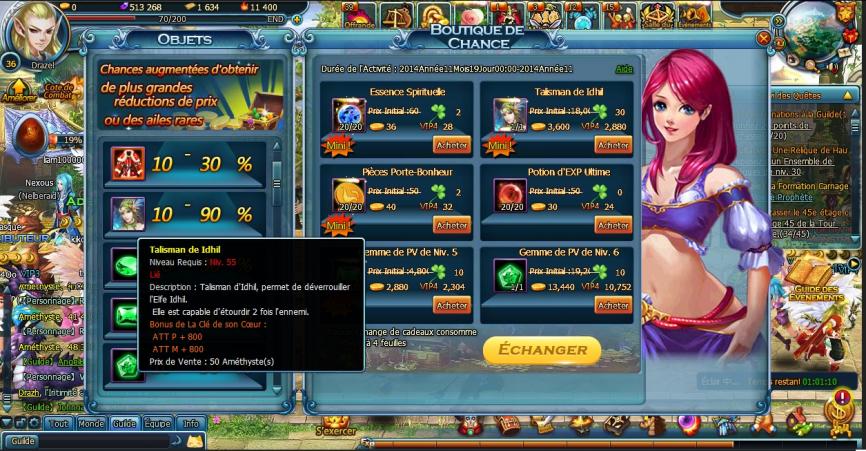
Task: Buy the Essence Spirituelle item
Action: (x=452, y=145)
